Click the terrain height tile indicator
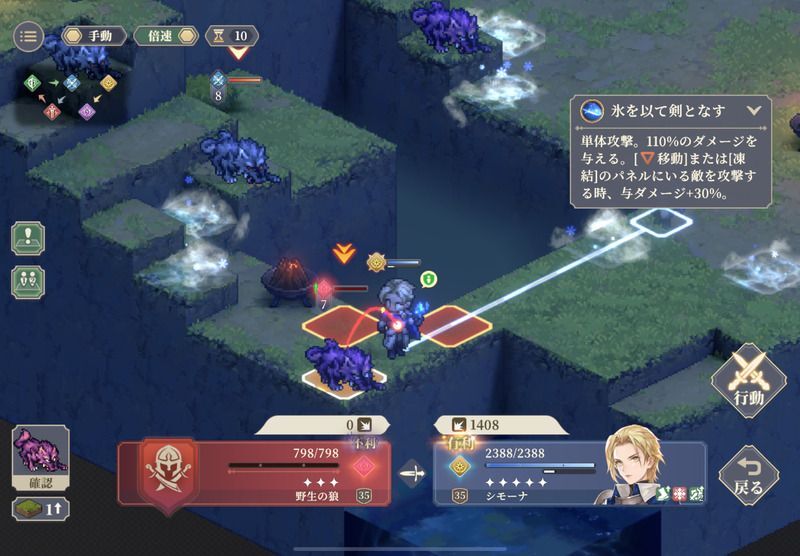Viewport: 800px width, 556px height. (40, 509)
